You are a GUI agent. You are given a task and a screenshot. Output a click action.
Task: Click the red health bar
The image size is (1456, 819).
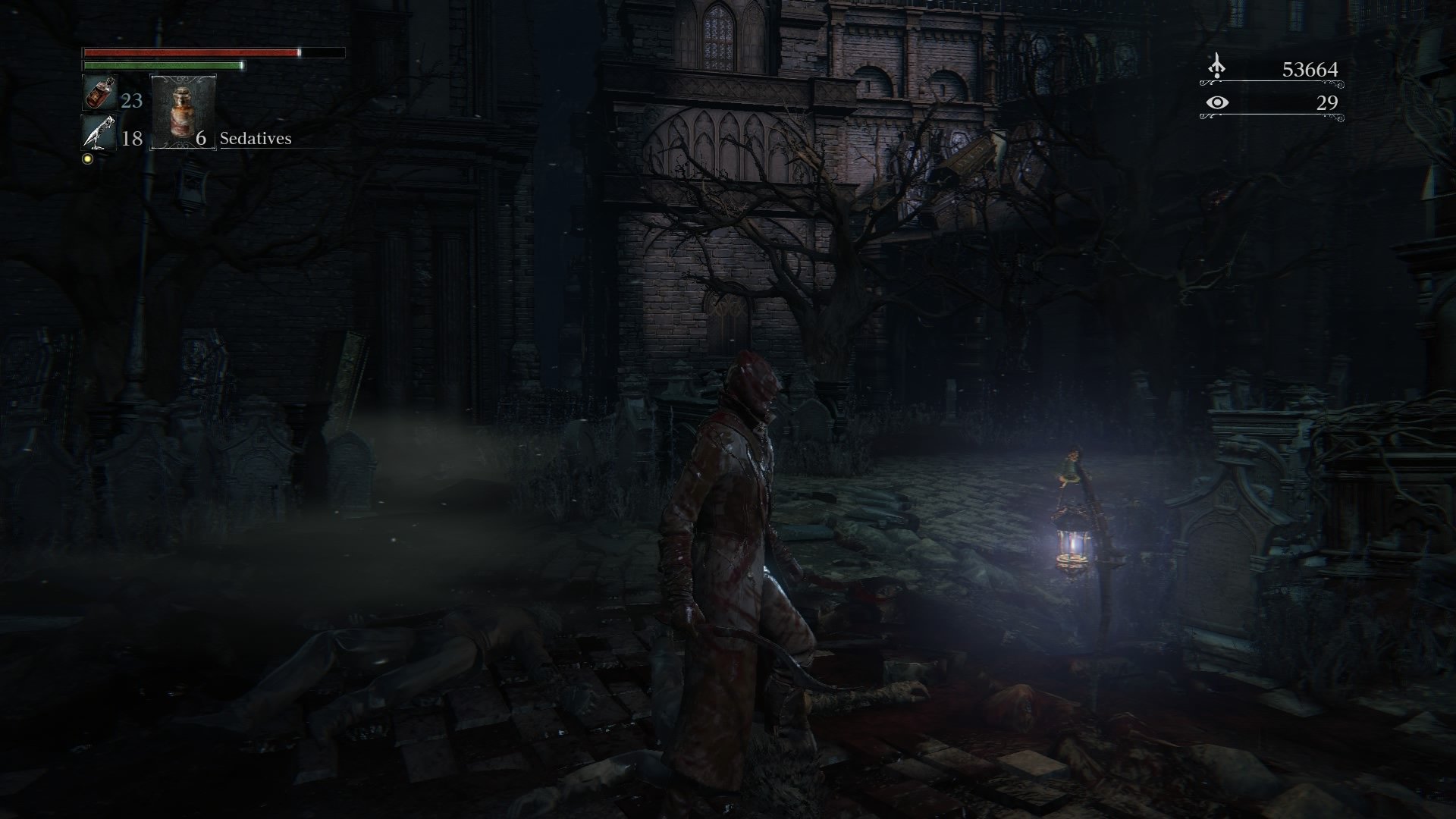pyautogui.click(x=190, y=54)
